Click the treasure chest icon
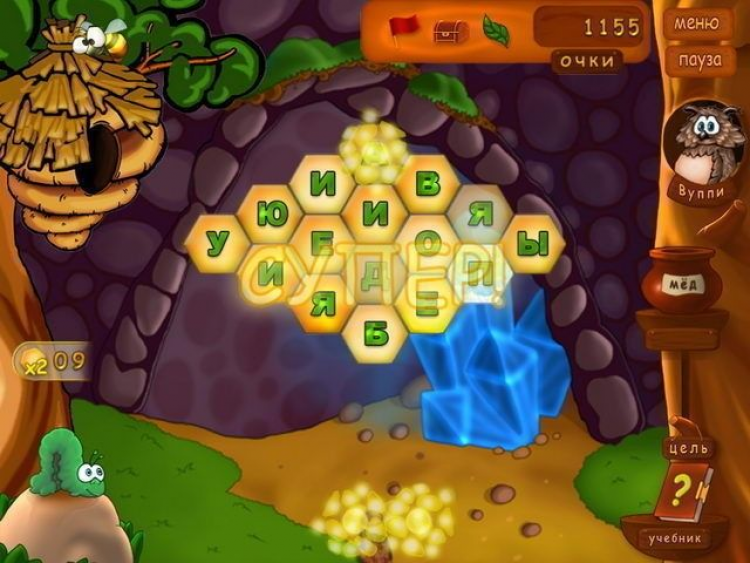 (x=447, y=30)
